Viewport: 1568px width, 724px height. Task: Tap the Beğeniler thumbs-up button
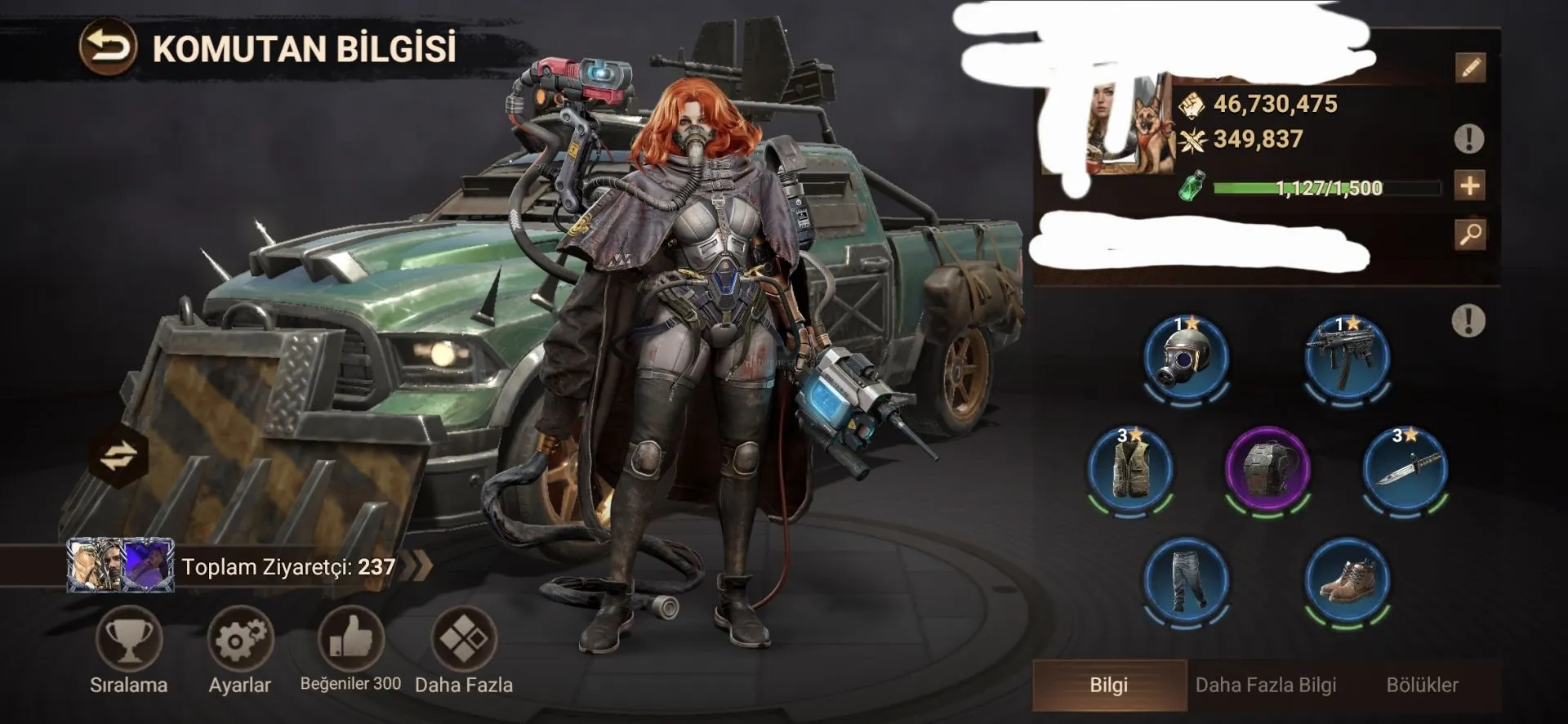350,638
